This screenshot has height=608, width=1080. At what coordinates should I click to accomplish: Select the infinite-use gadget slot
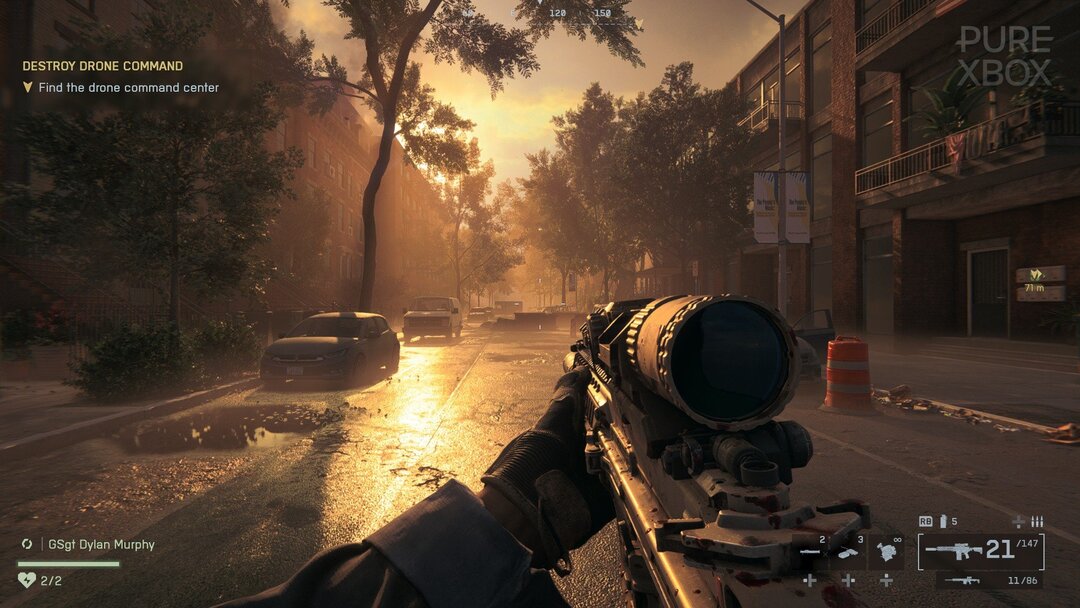[x=885, y=551]
